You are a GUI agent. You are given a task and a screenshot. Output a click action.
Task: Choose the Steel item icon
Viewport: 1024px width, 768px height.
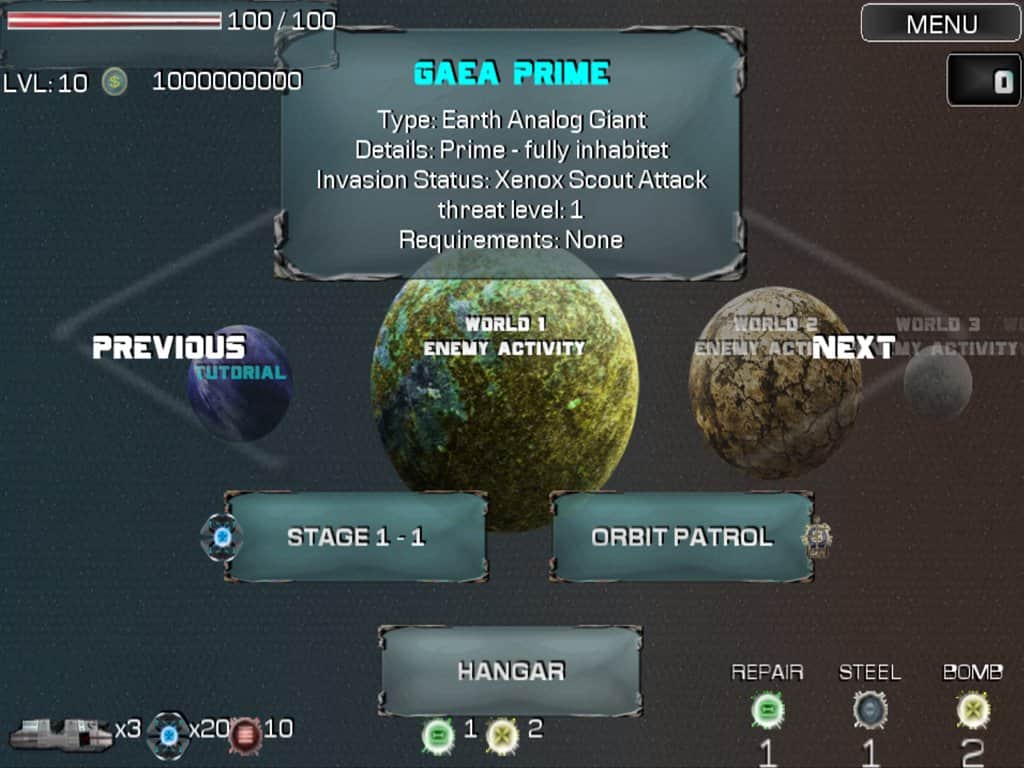pos(870,711)
